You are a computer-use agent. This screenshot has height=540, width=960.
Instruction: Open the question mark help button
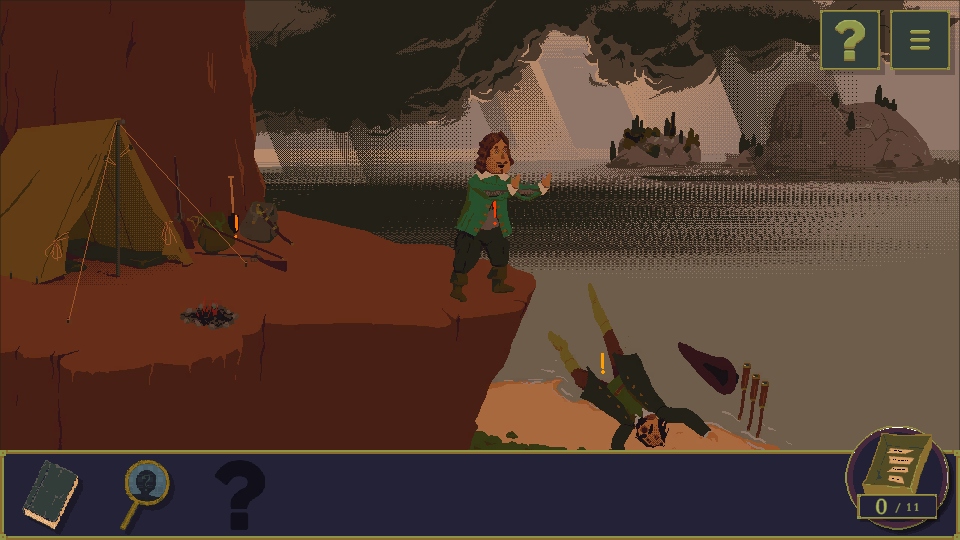pos(850,40)
